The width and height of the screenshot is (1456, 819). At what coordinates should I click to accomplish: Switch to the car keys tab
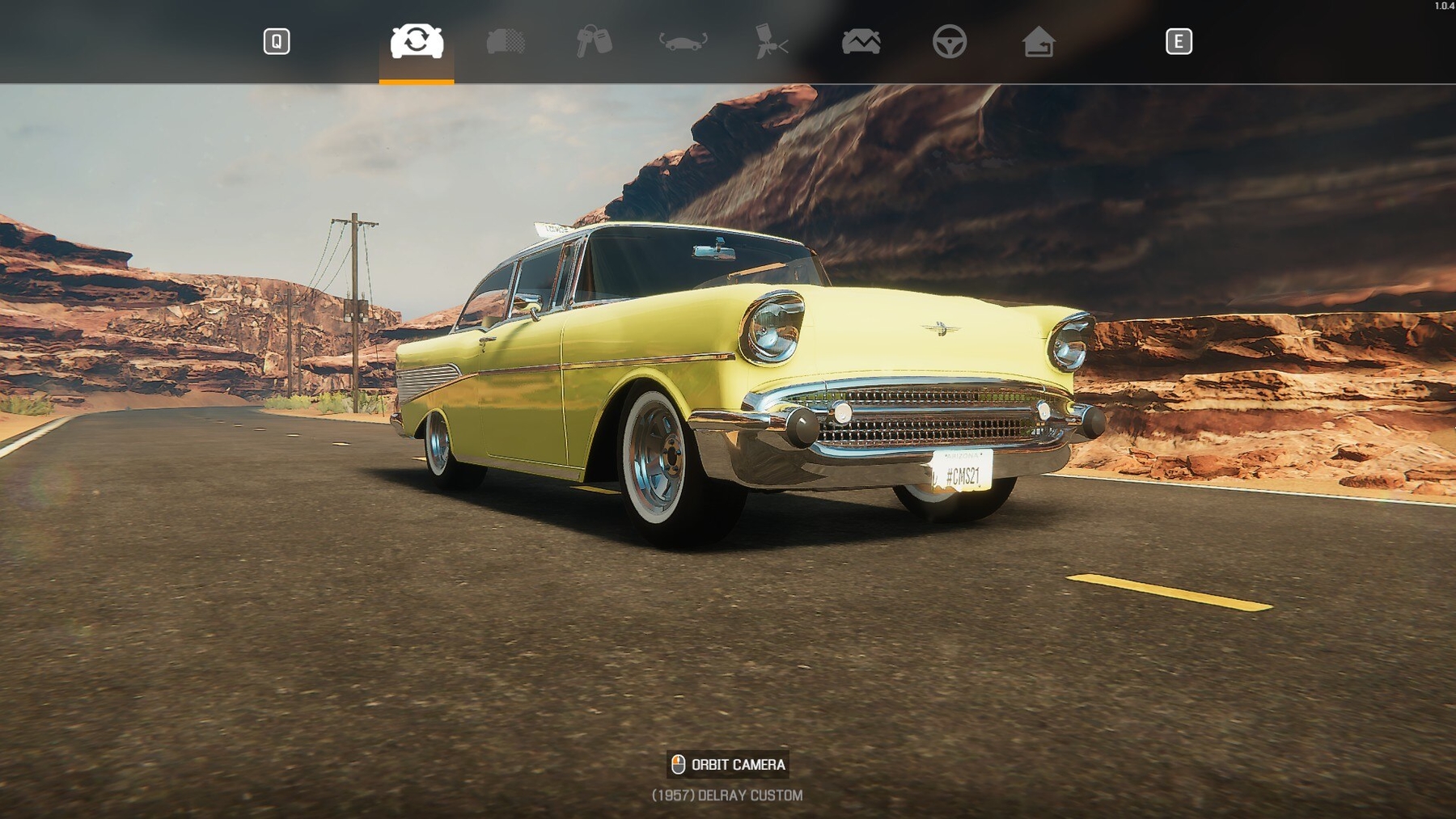tap(594, 41)
